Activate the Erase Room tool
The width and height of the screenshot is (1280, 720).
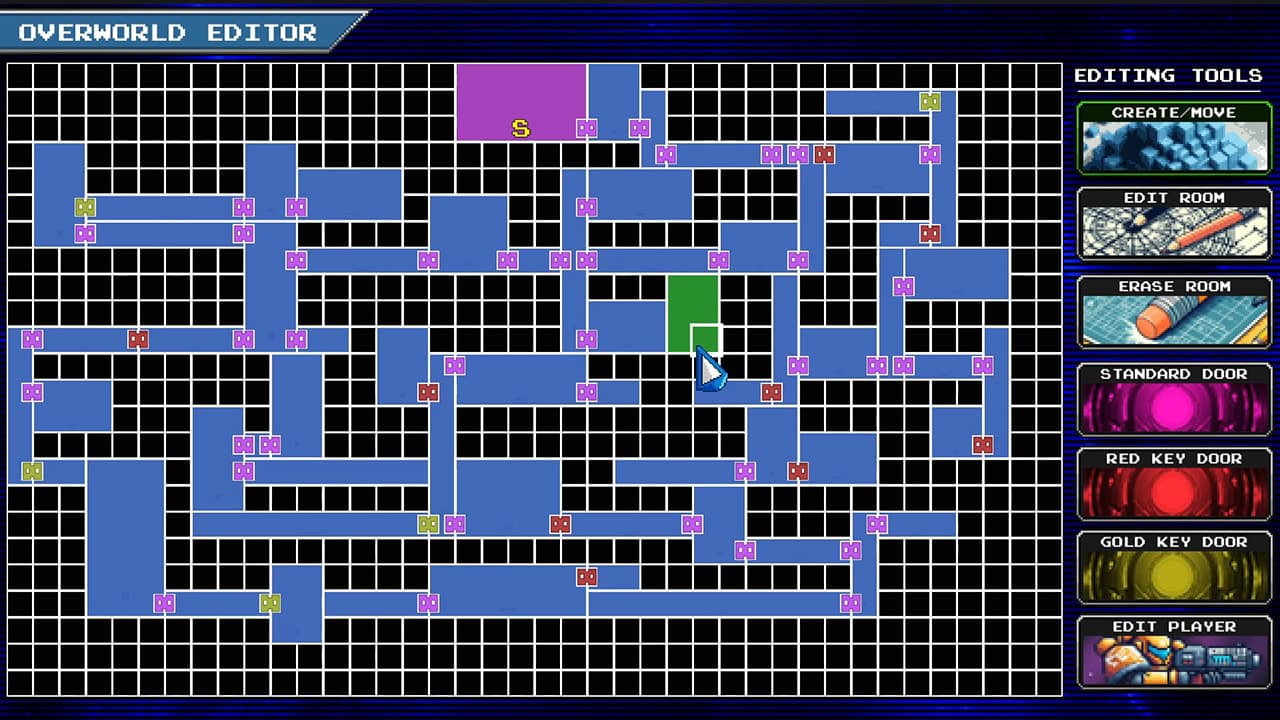pyautogui.click(x=1173, y=312)
